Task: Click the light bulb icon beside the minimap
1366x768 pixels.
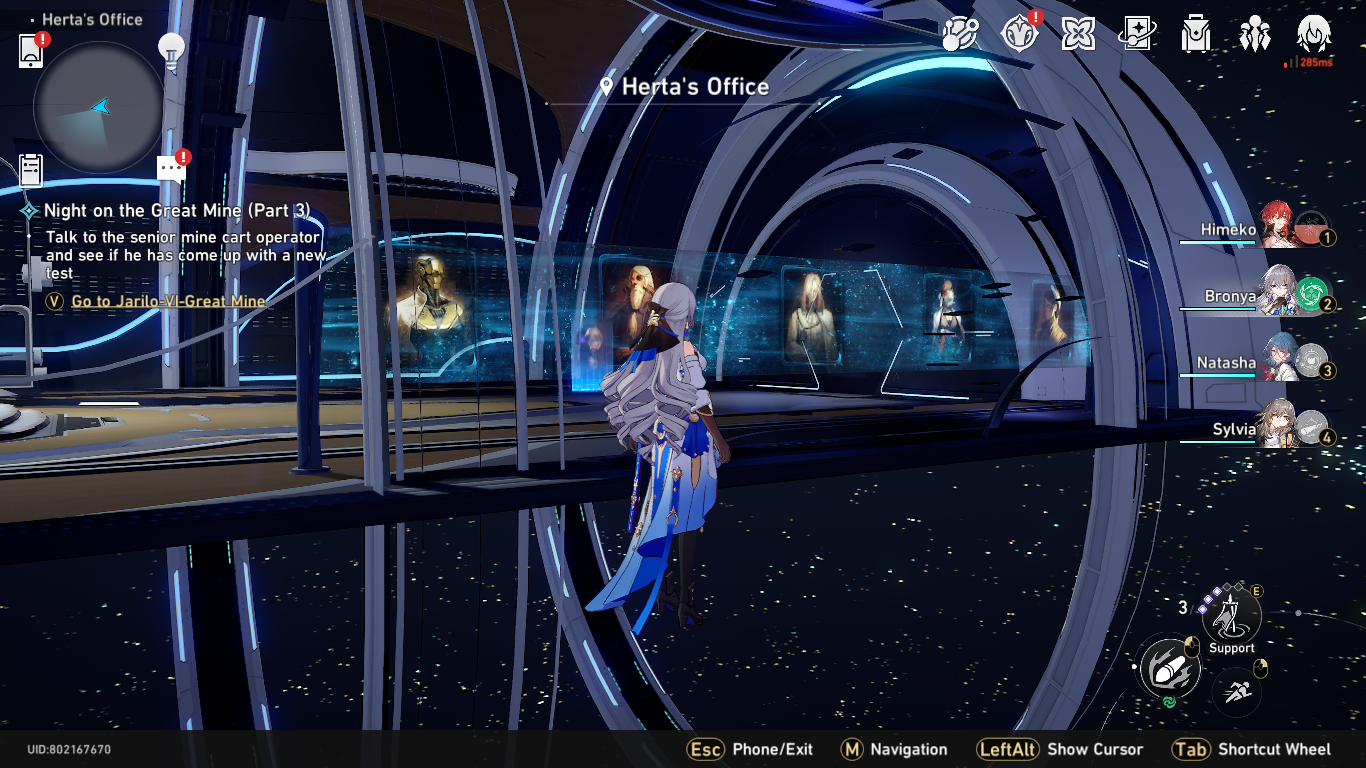Action: pos(173,46)
